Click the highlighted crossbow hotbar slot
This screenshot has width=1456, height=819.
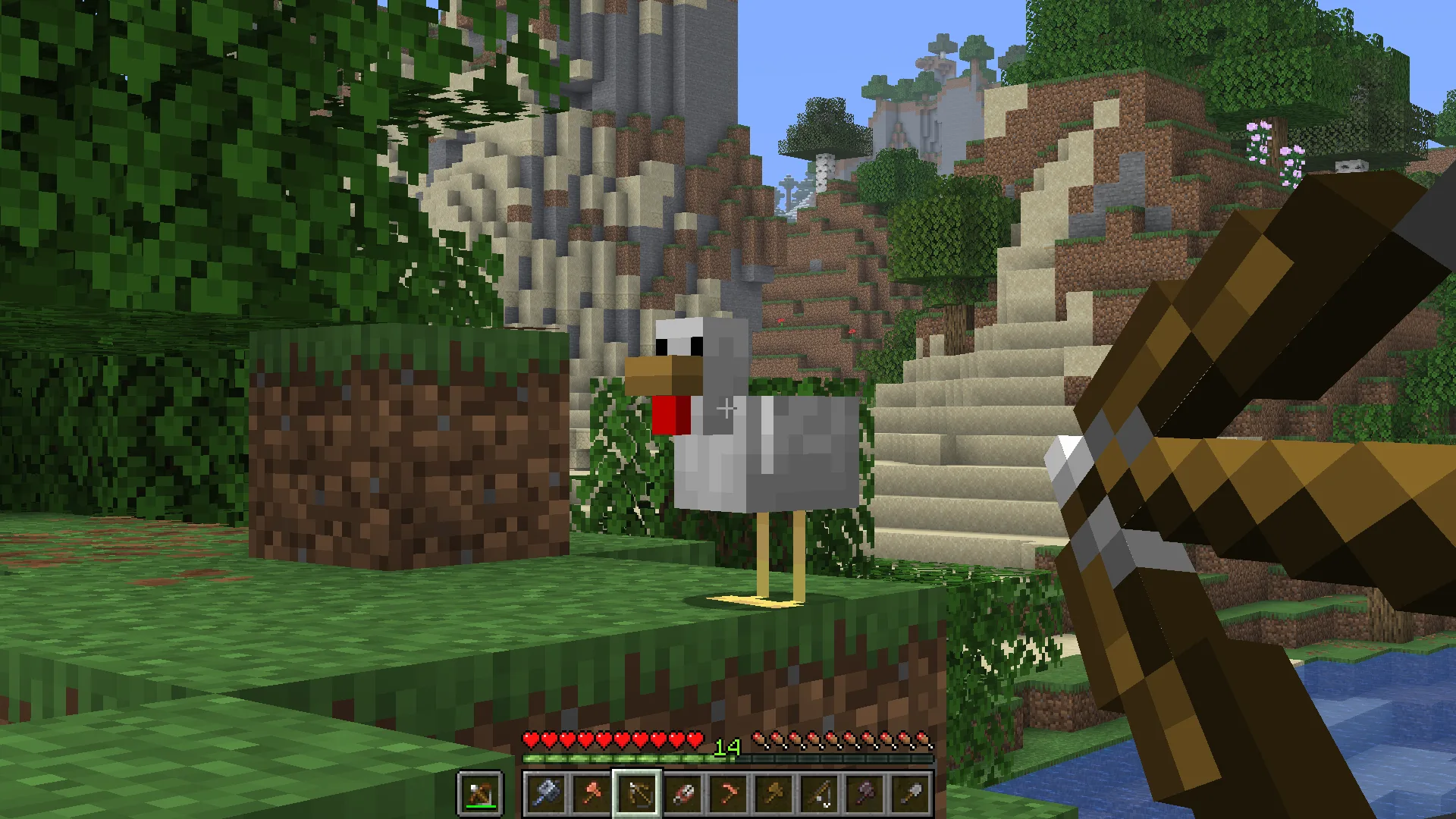tap(637, 793)
